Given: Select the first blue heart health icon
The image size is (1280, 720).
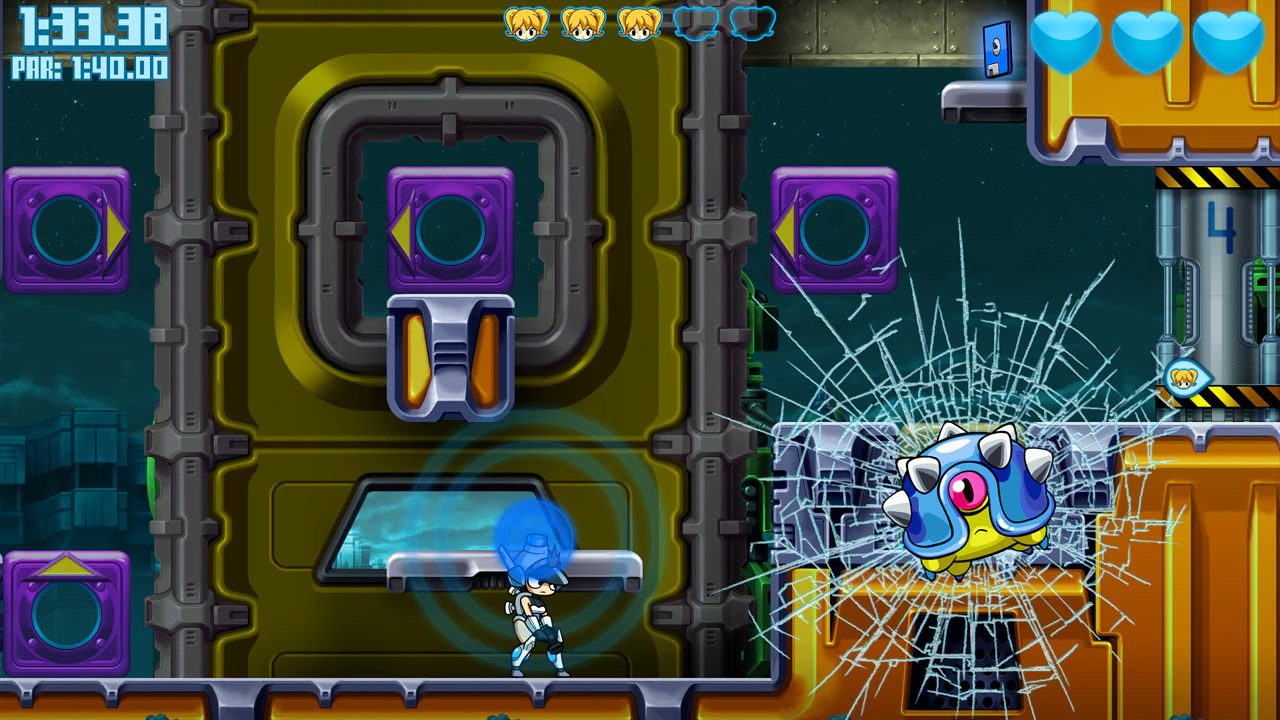Looking at the screenshot, I should click(x=1068, y=42).
